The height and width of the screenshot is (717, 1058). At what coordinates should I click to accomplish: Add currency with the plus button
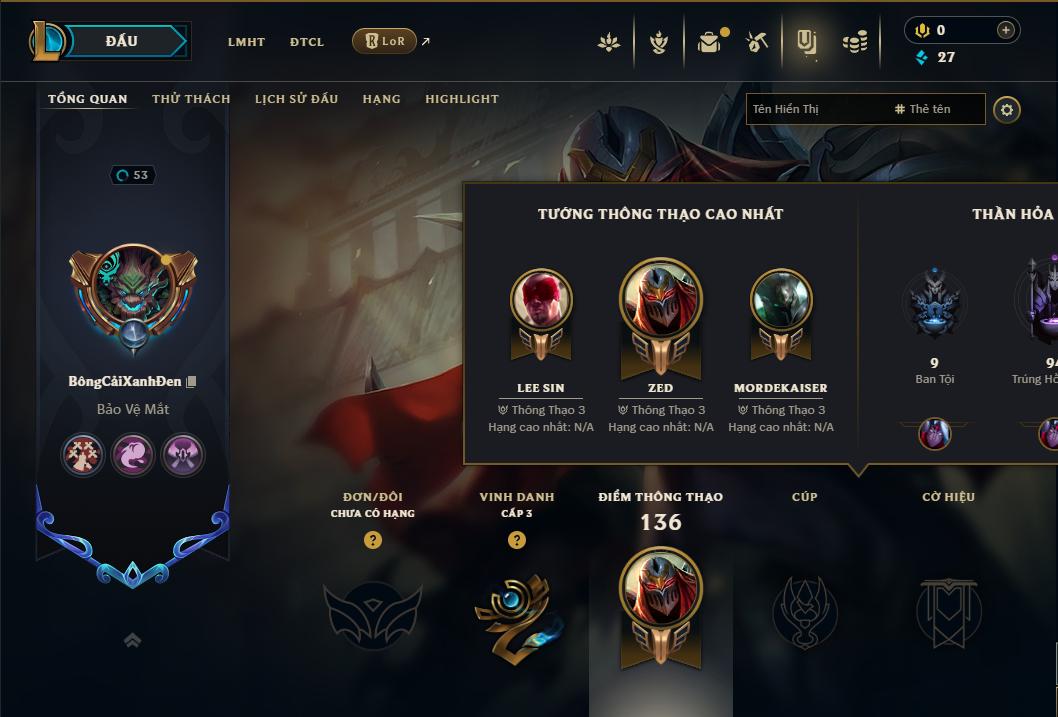(x=1005, y=30)
